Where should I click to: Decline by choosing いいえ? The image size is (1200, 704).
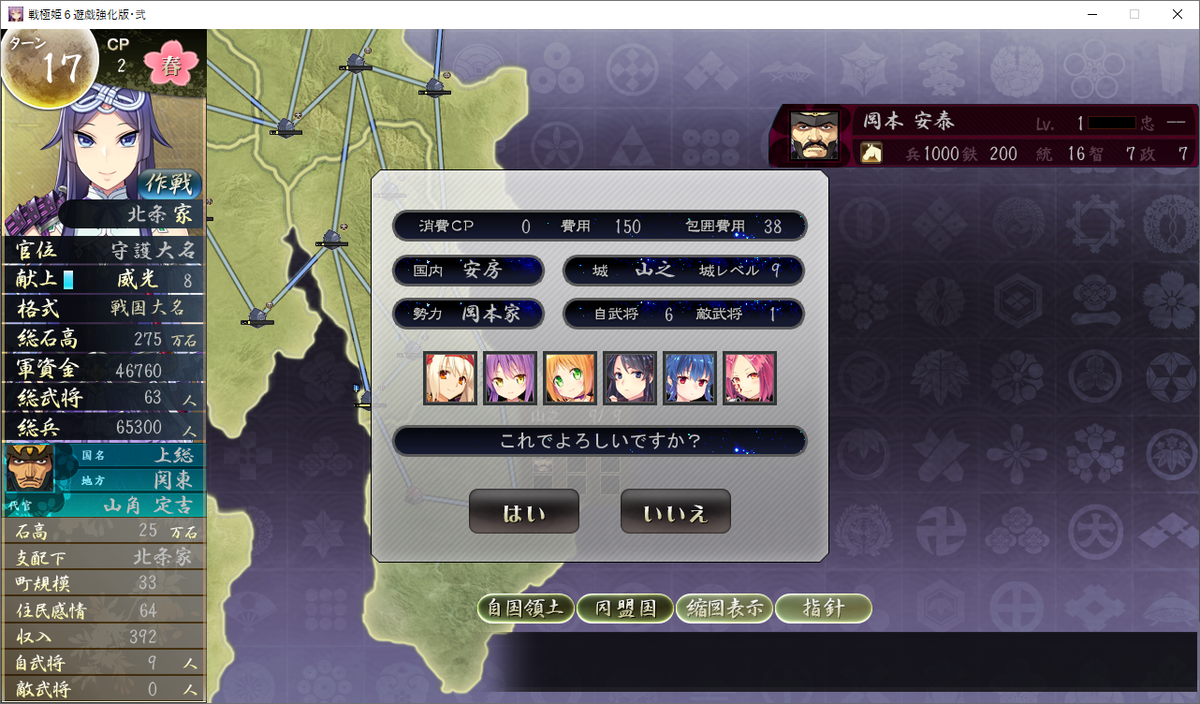pyautogui.click(x=675, y=512)
